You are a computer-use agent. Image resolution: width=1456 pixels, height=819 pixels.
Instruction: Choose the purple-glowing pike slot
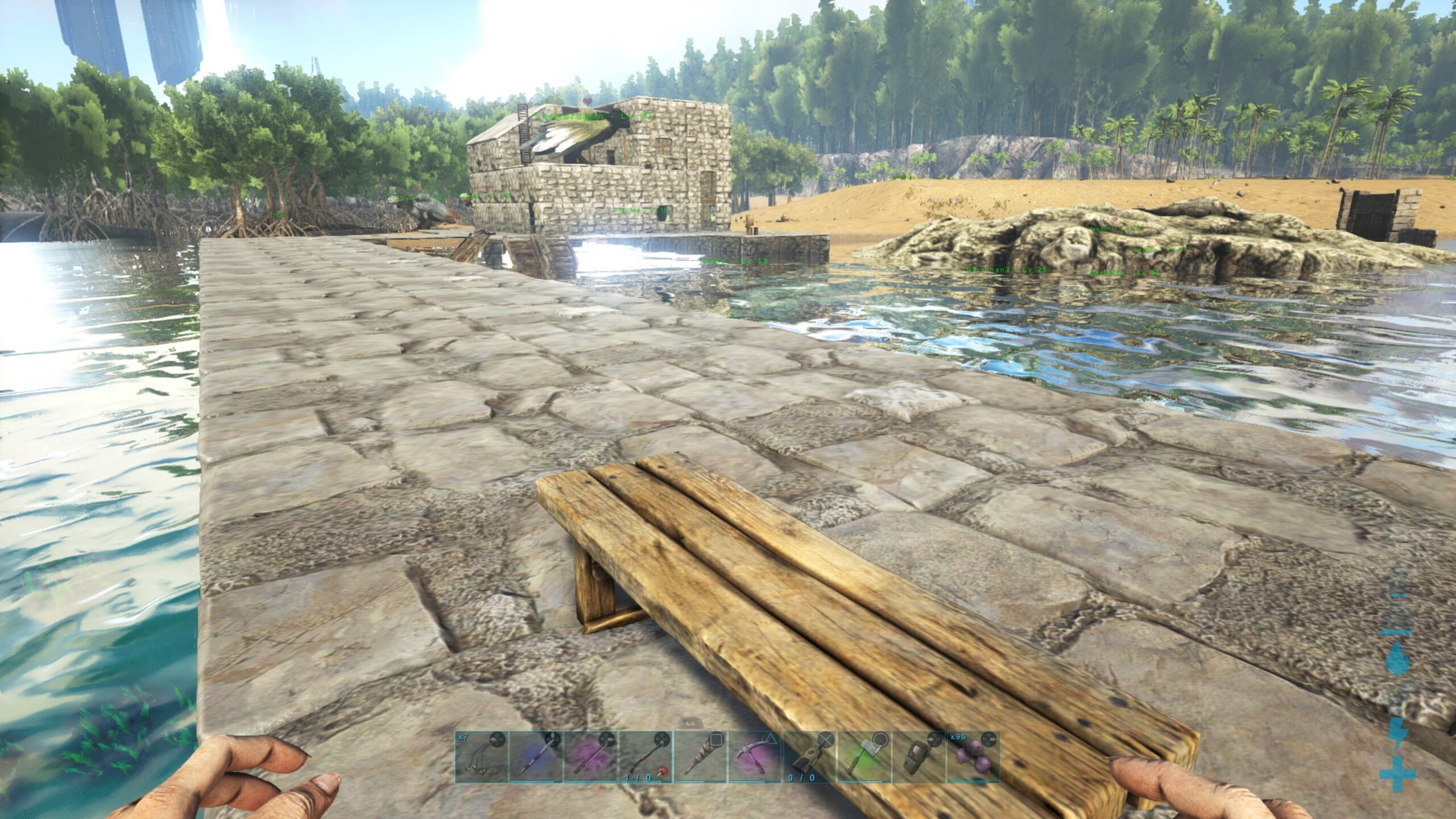(590, 757)
